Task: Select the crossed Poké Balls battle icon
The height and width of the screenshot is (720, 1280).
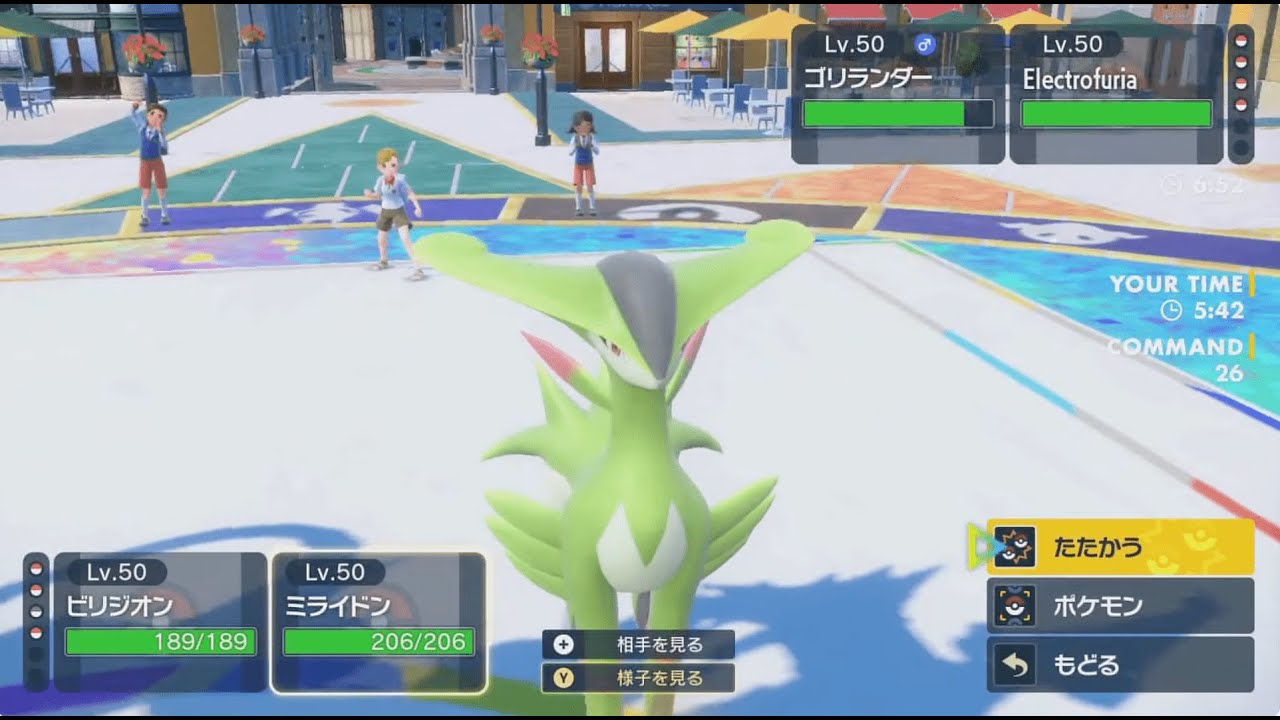Action: 1017,546
